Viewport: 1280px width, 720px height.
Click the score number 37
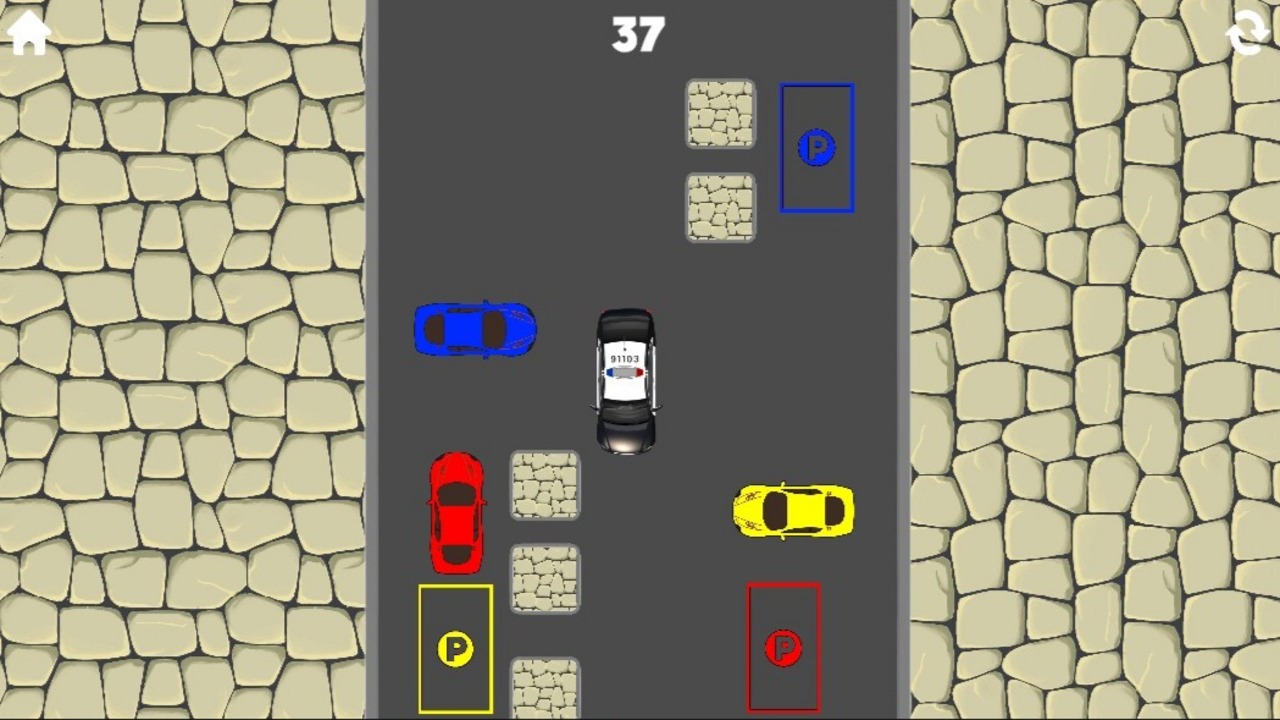[x=638, y=35]
